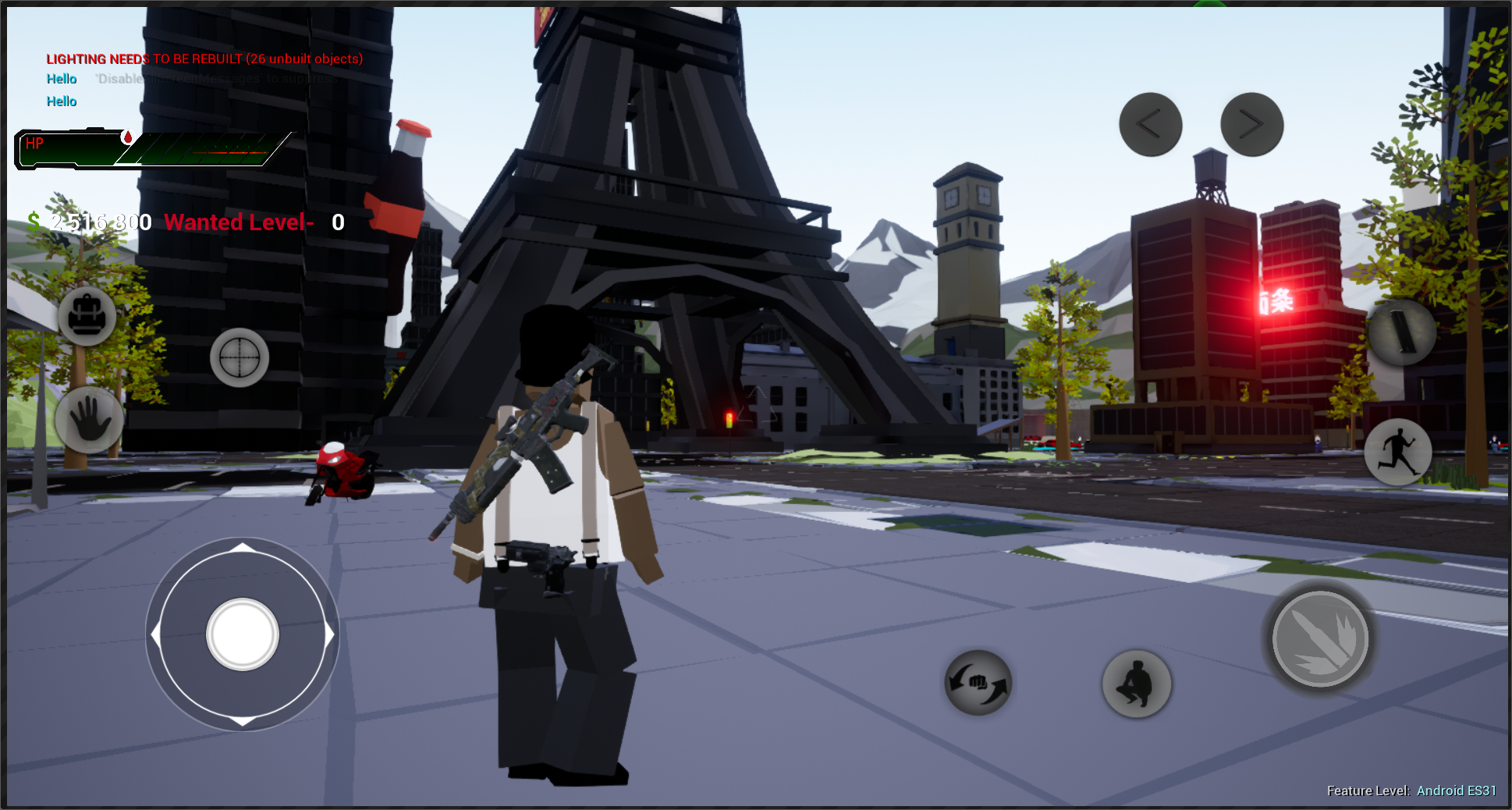
Task: Toggle aiming mode via the crosshair
Action: pyautogui.click(x=238, y=357)
